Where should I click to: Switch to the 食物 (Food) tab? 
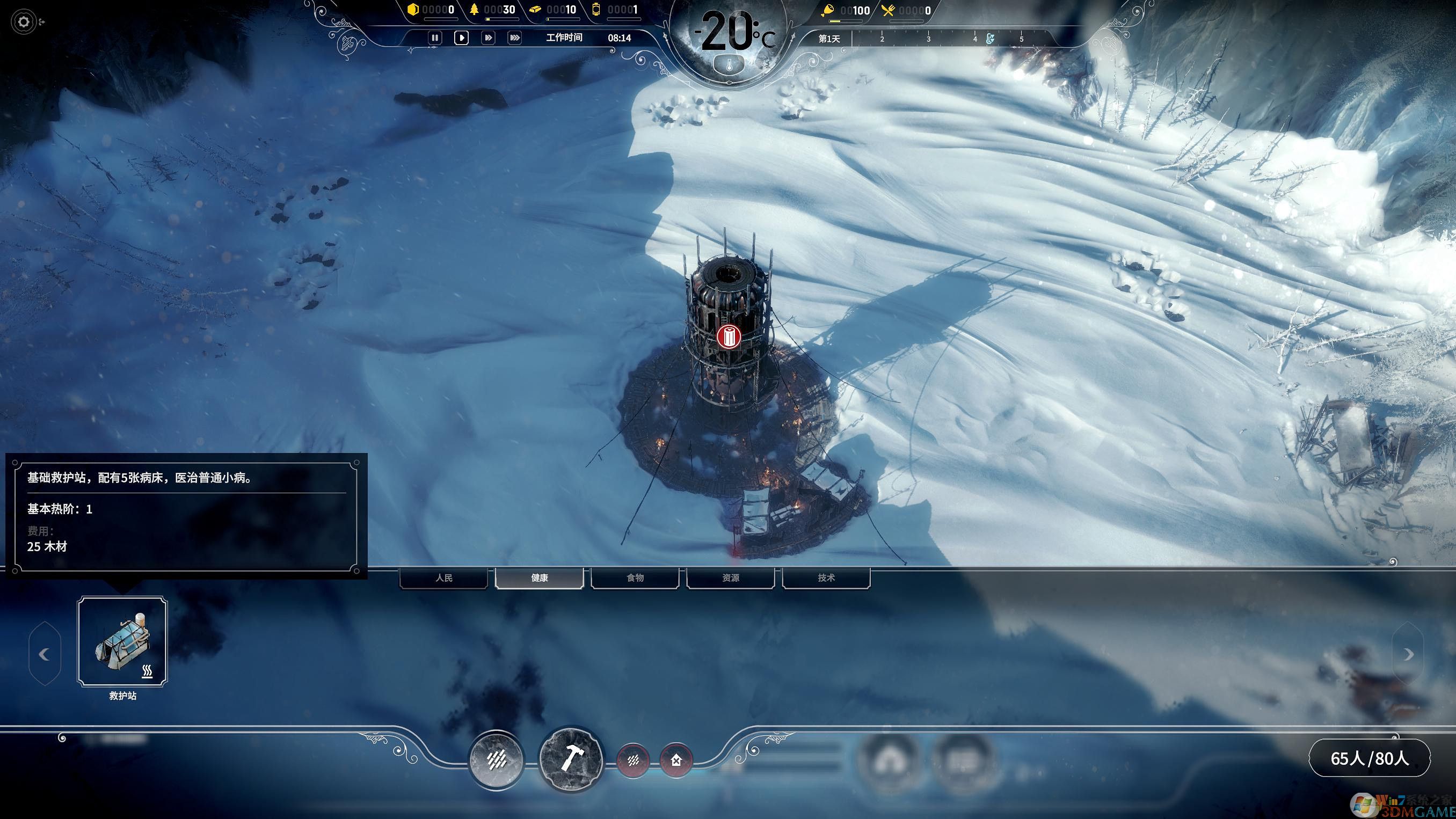point(635,577)
